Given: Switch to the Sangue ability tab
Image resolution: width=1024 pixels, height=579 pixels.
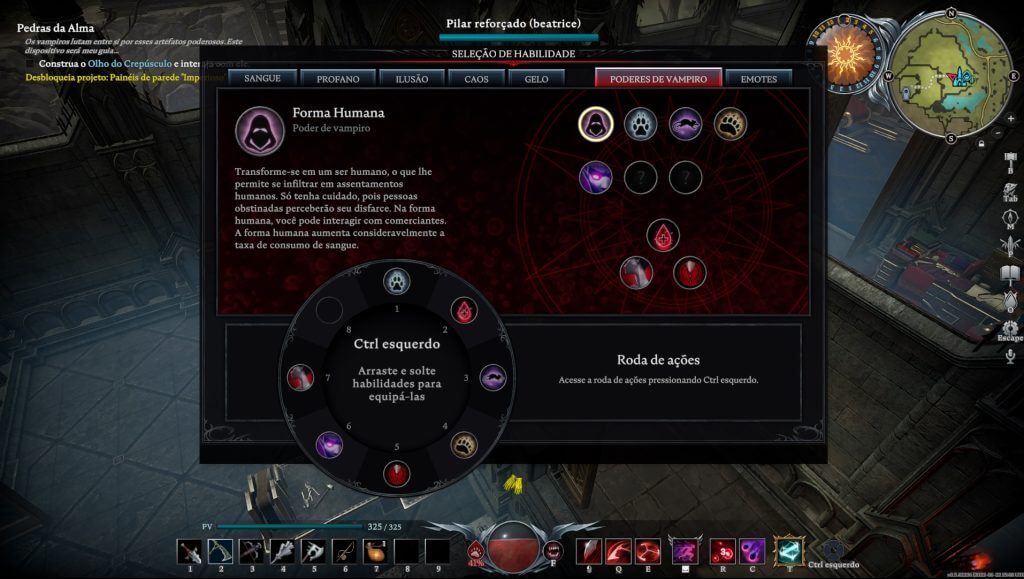Looking at the screenshot, I should [x=262, y=78].
